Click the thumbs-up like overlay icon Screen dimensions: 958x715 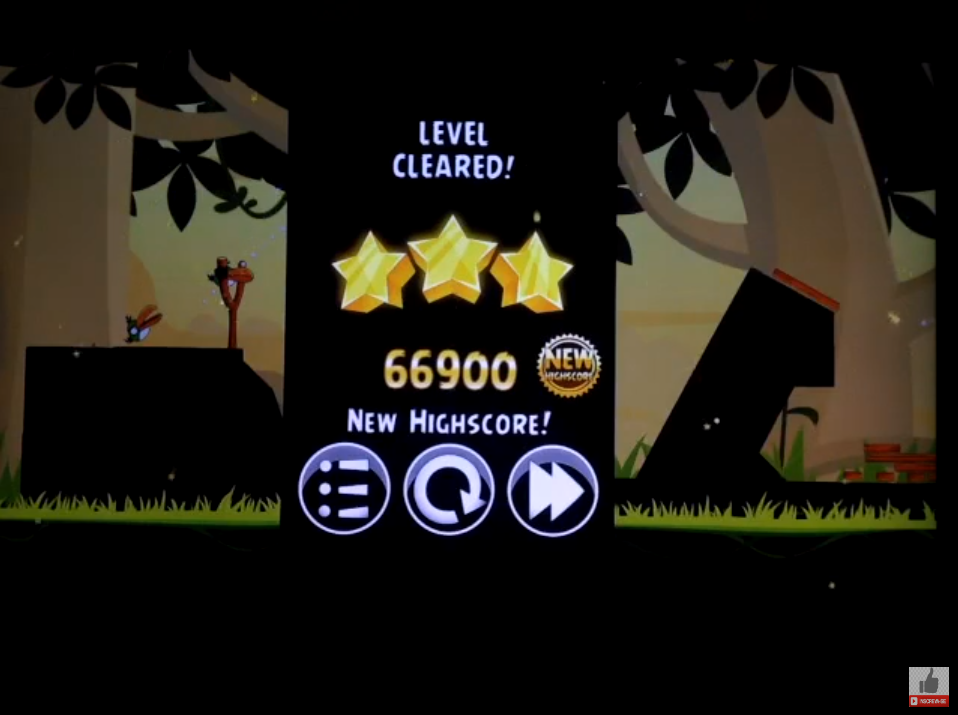point(928,683)
